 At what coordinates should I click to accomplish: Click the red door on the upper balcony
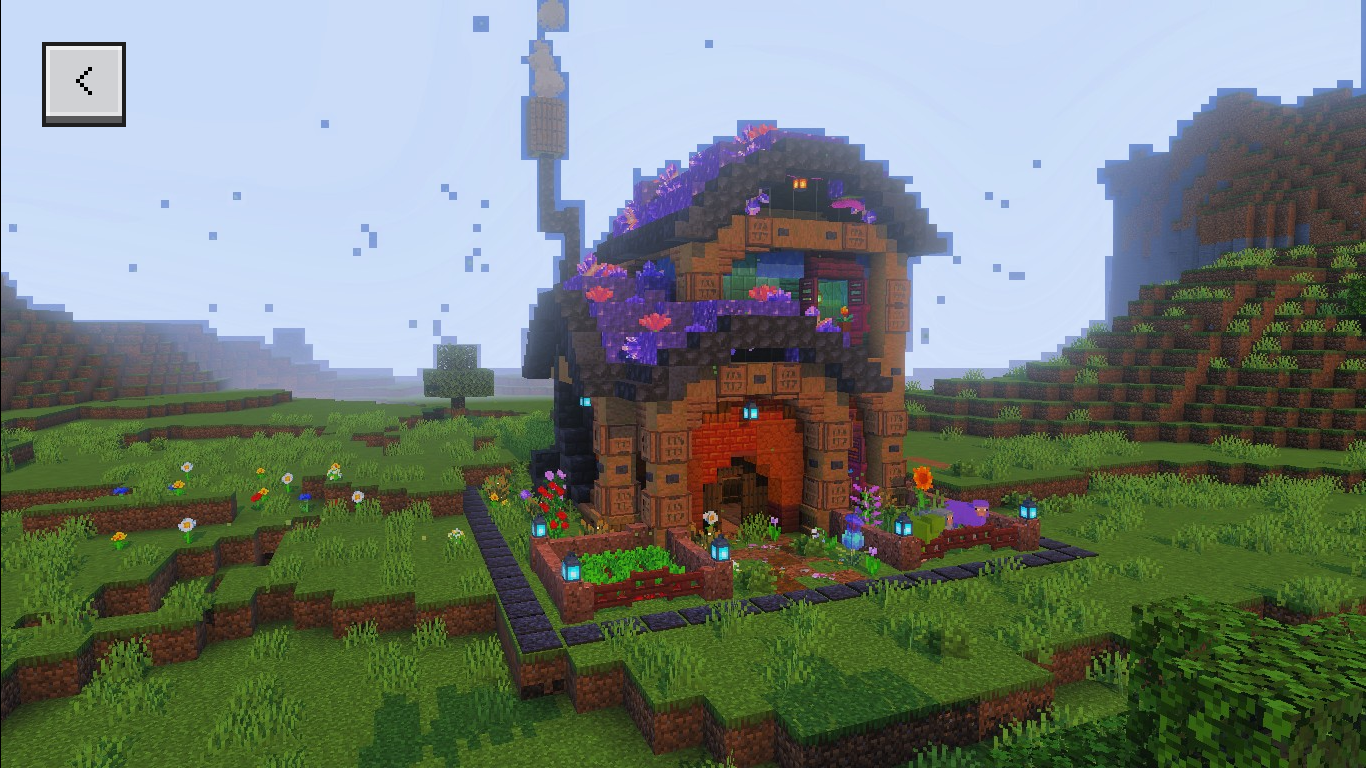click(829, 292)
